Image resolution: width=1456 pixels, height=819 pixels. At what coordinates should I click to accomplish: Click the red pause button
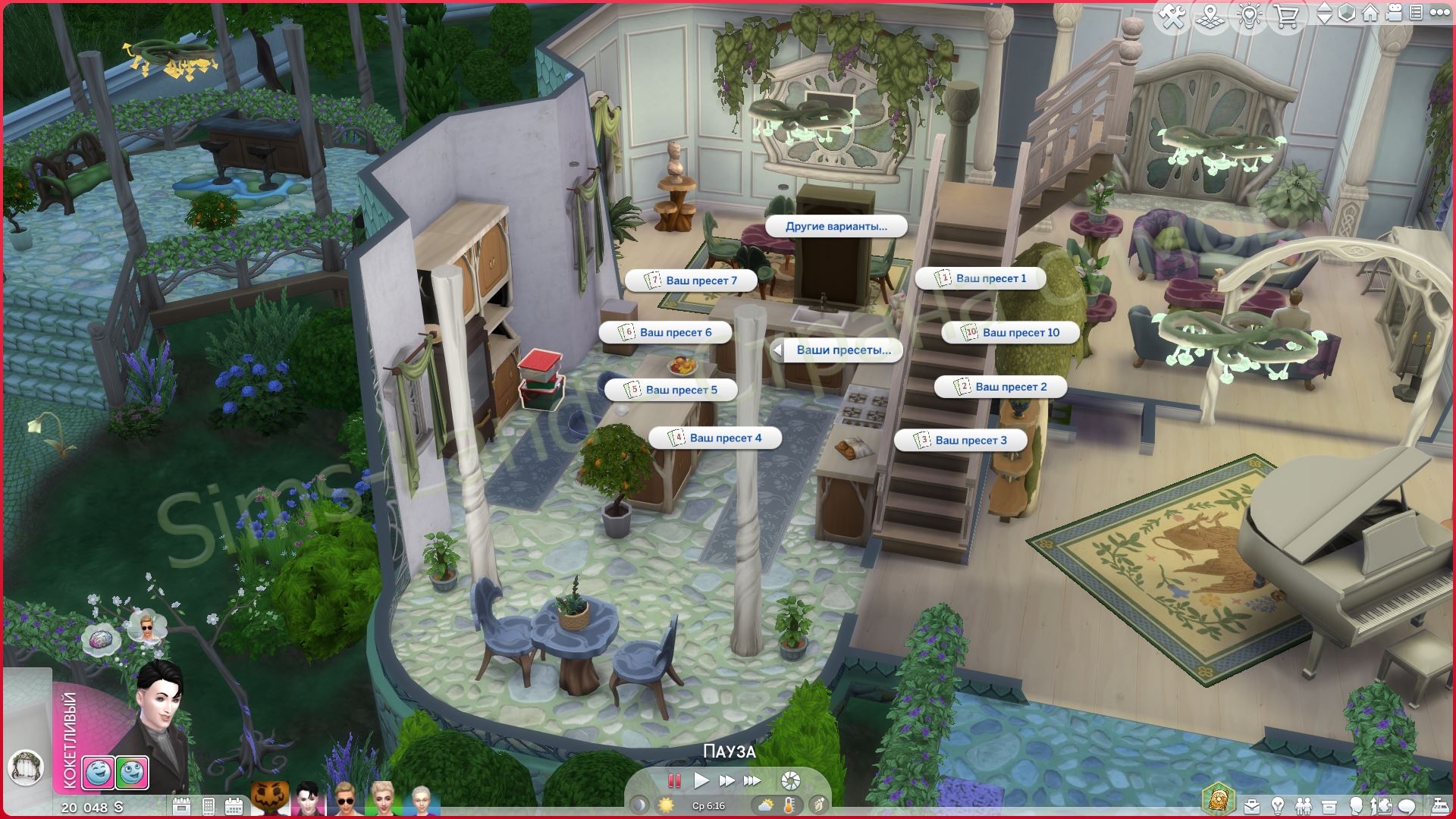tap(673, 780)
